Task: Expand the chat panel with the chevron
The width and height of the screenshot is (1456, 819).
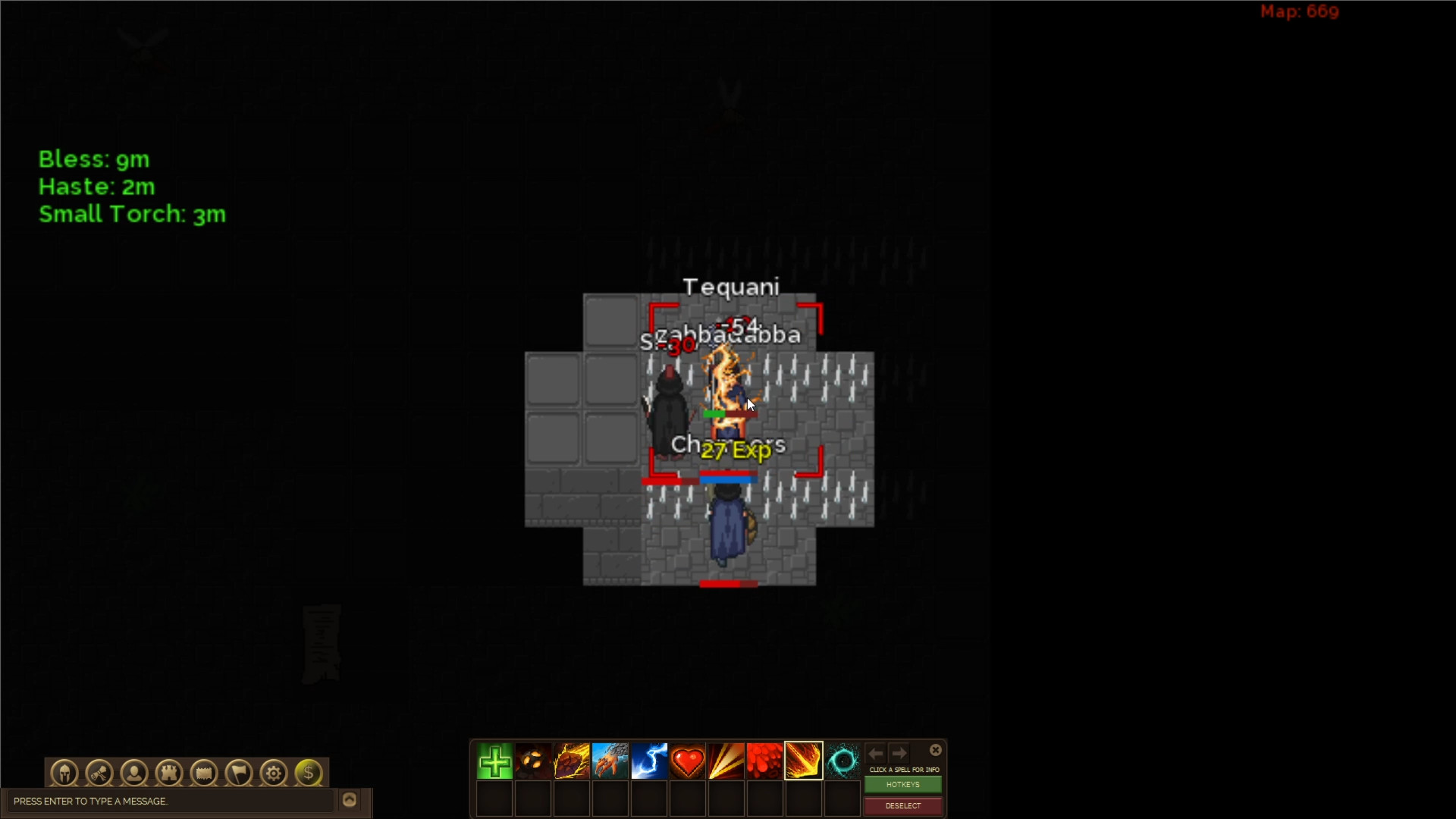Action: (x=350, y=800)
